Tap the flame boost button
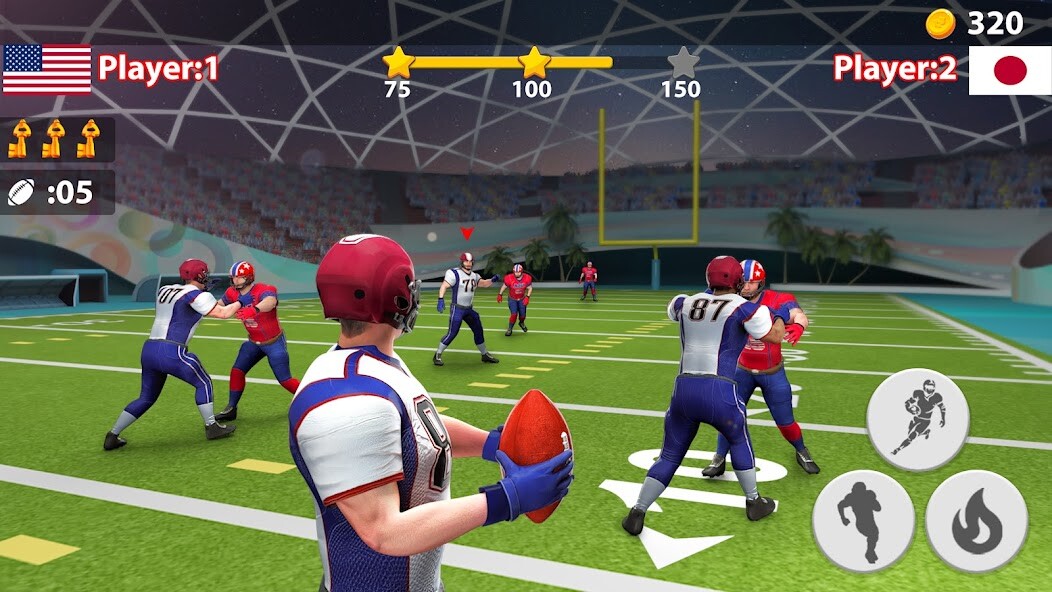This screenshot has height=592, width=1052. click(977, 521)
